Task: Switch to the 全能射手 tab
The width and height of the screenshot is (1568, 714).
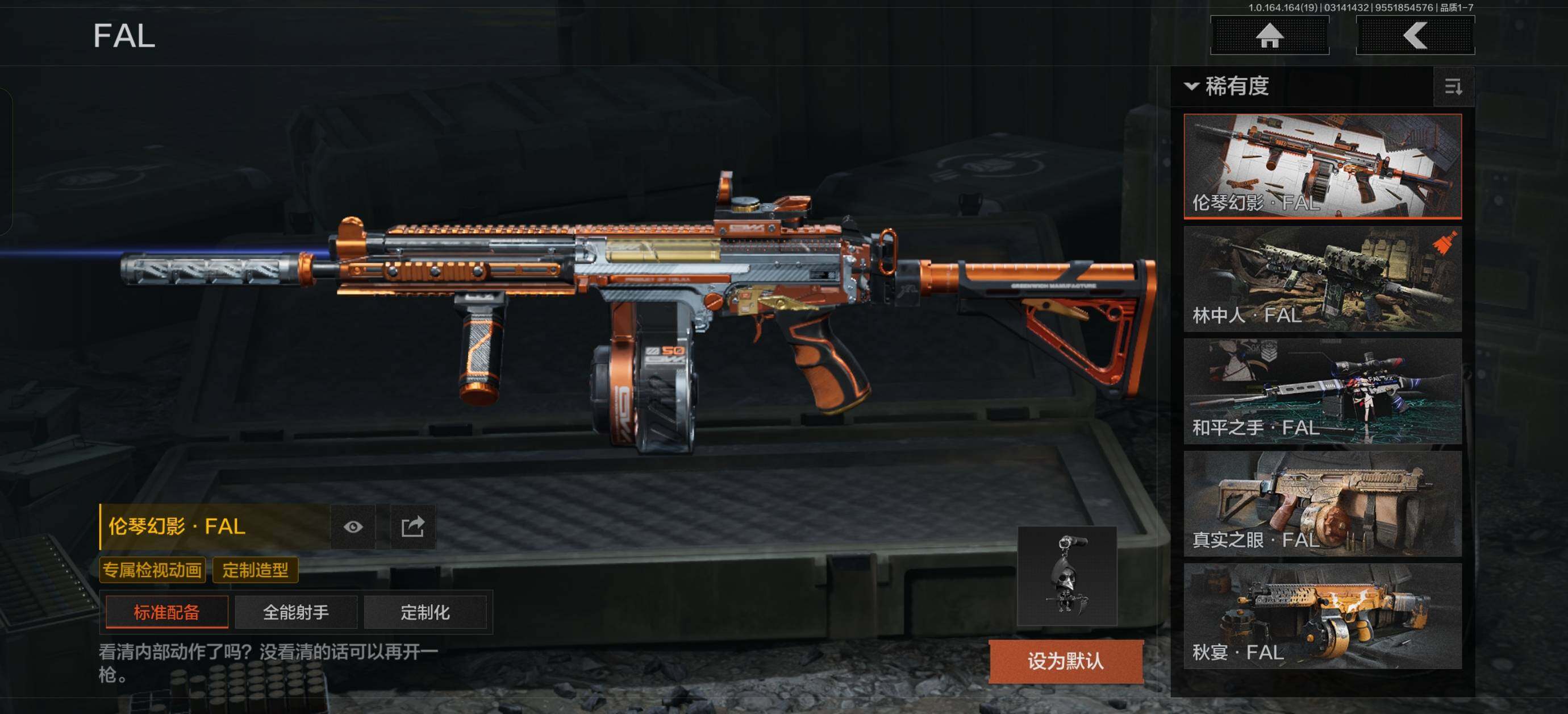Action: 296,612
